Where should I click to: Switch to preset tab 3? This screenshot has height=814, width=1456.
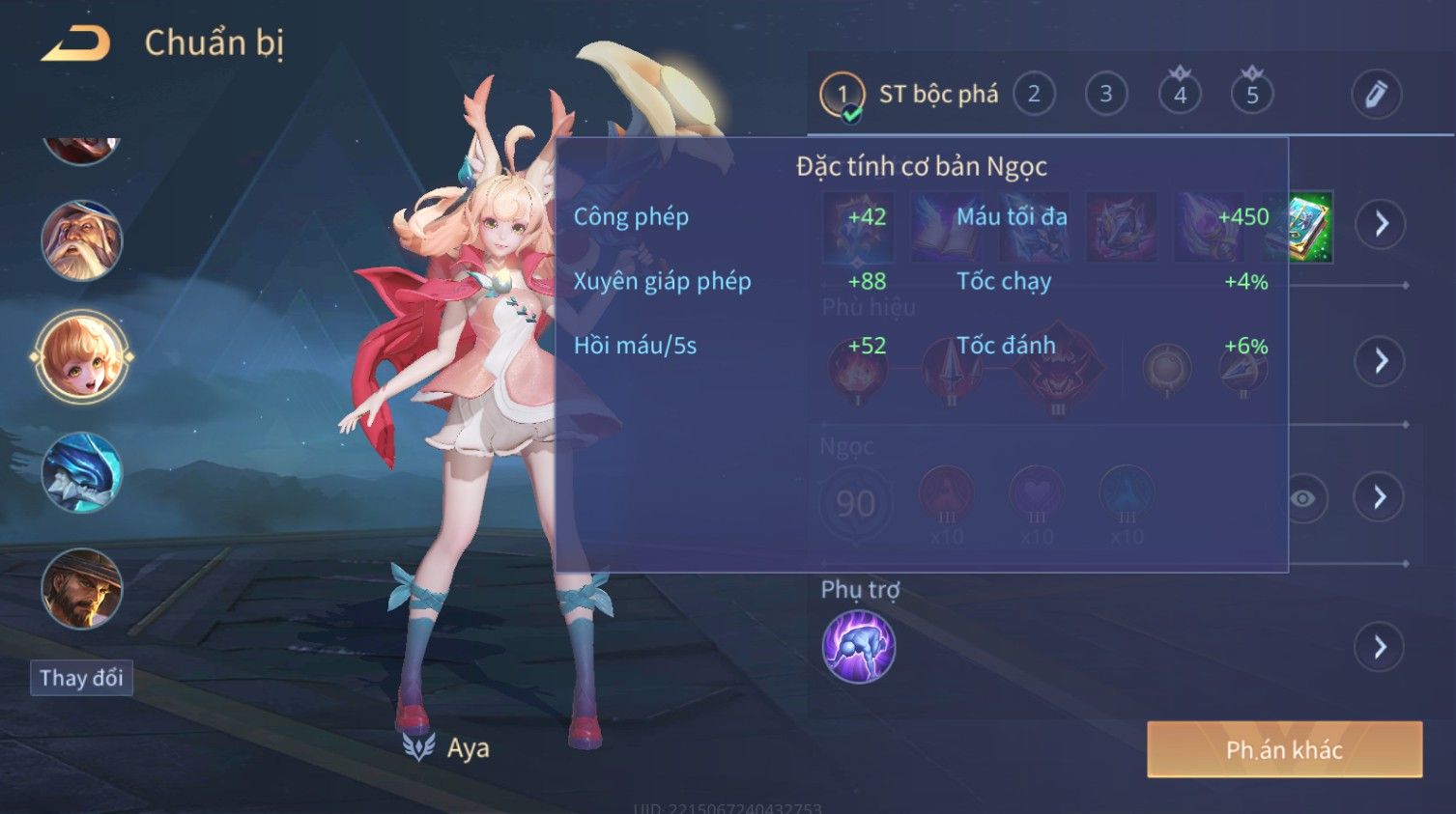coord(1106,95)
